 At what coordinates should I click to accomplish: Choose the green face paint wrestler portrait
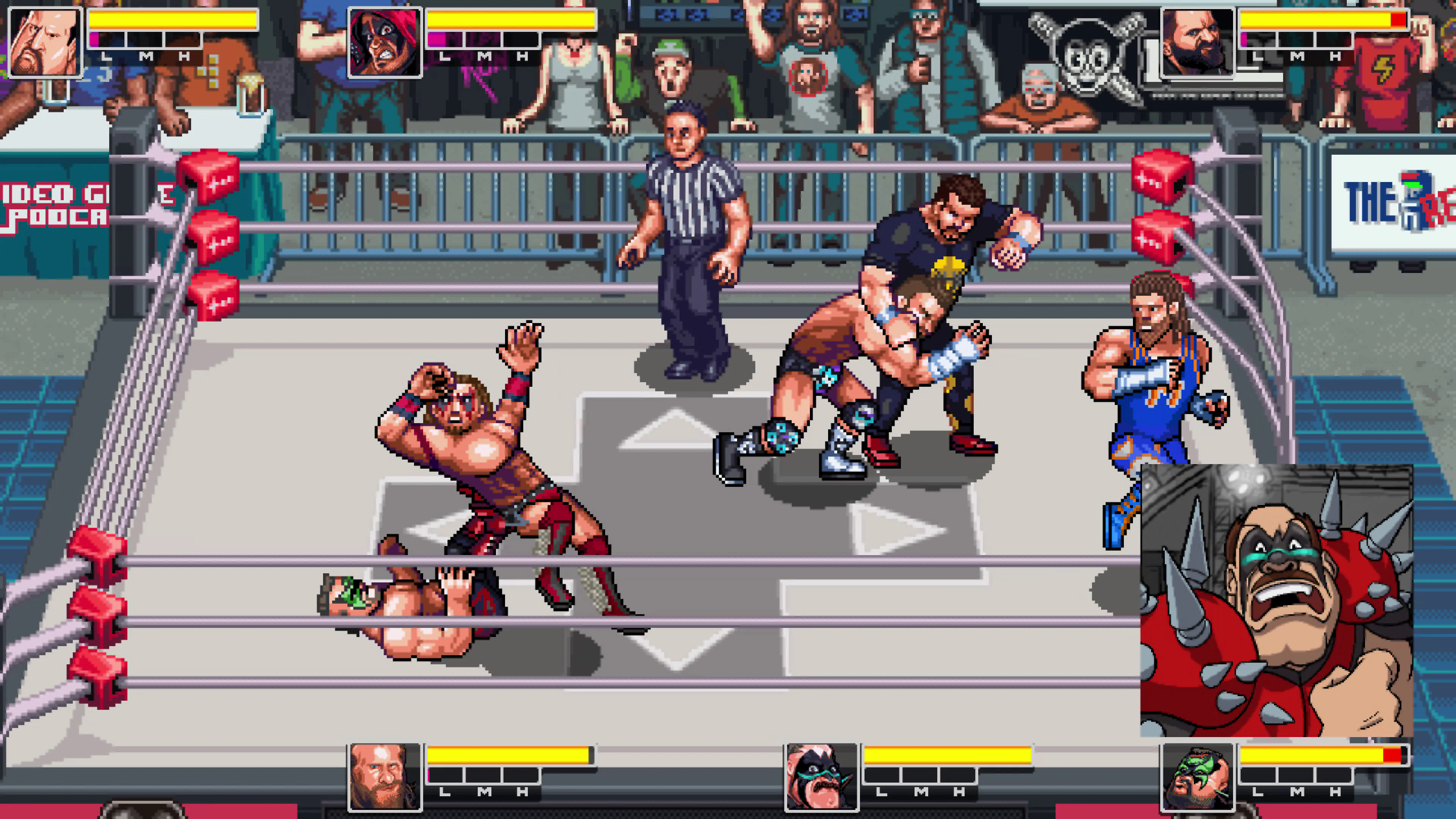click(1197, 777)
